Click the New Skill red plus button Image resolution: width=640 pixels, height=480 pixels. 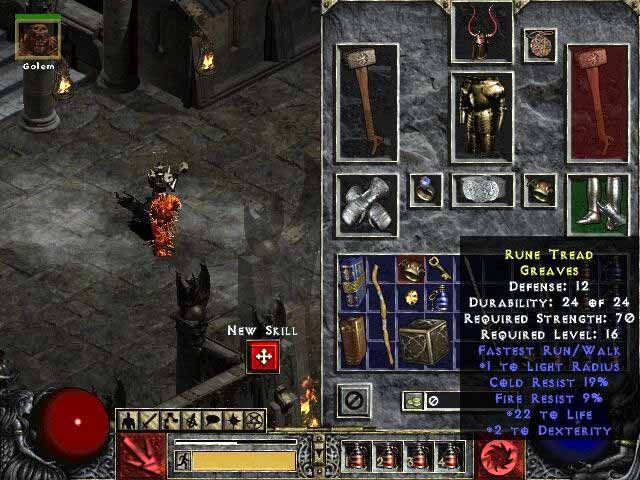(263, 357)
